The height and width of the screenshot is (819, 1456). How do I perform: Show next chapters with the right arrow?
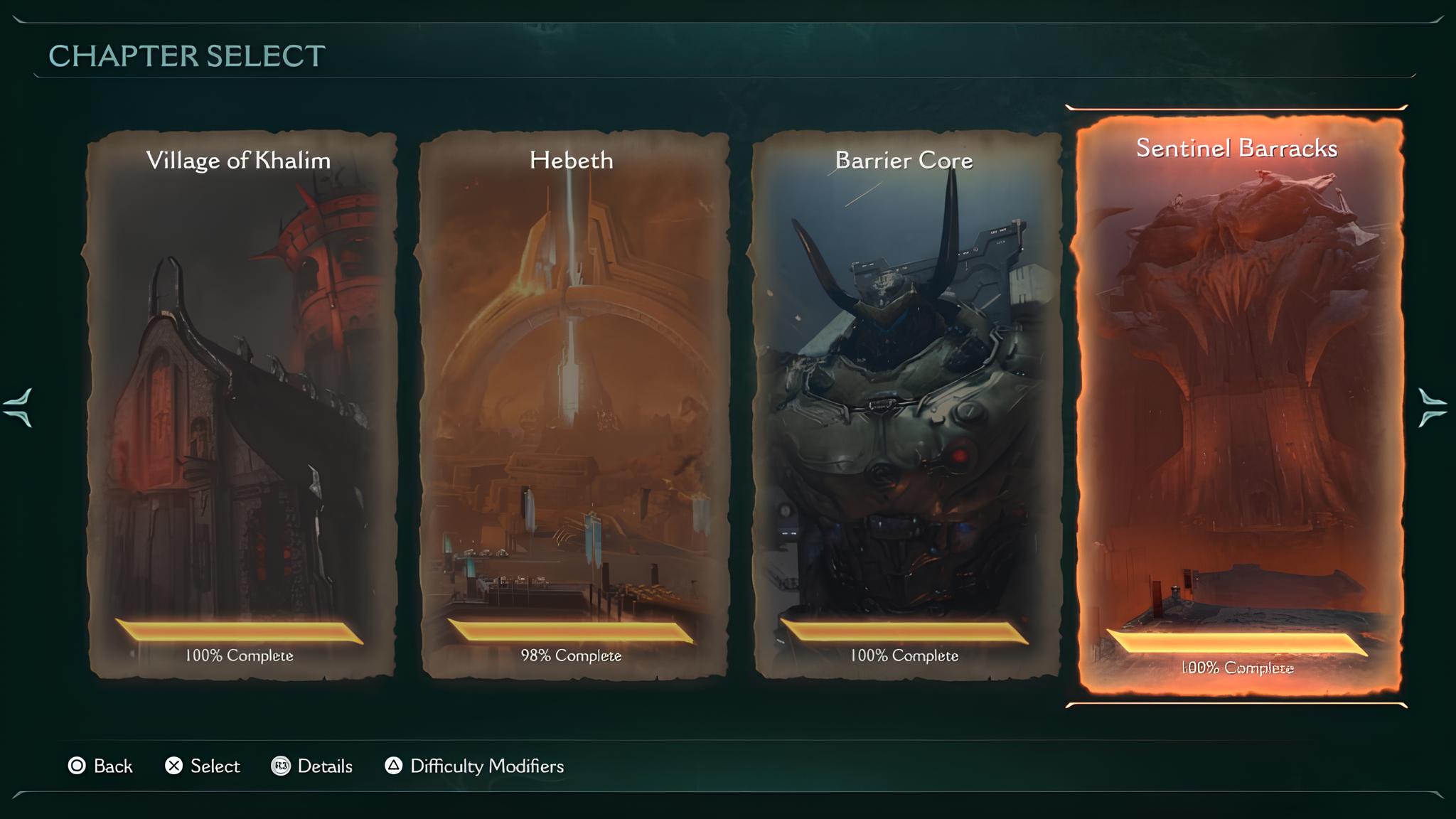point(1432,407)
